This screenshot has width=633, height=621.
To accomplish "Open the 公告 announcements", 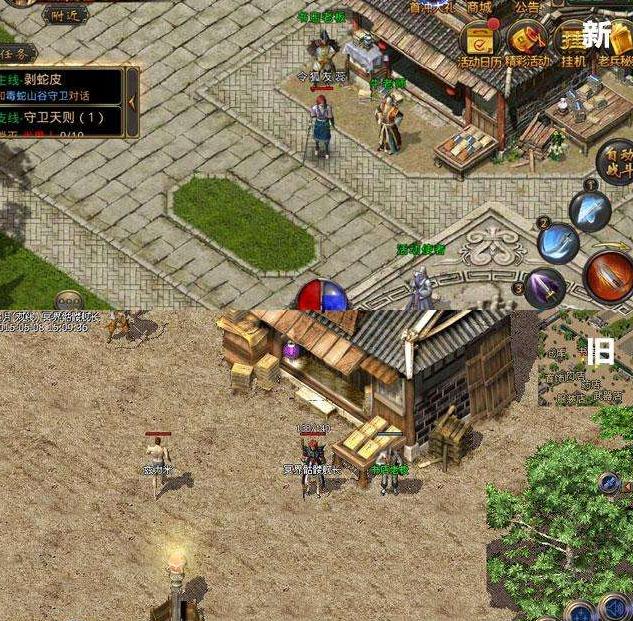I will (527, 8).
